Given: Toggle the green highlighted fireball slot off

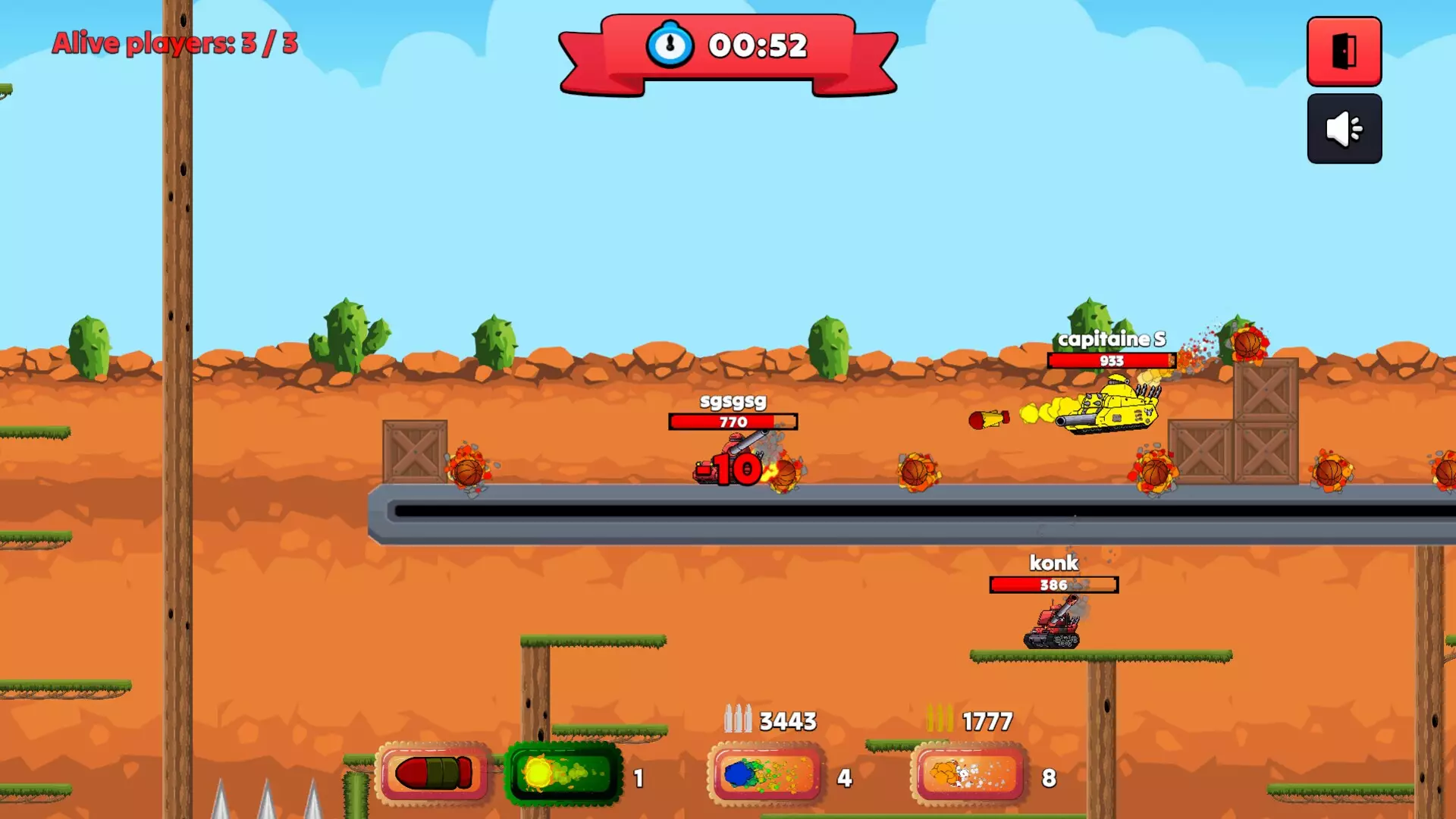Looking at the screenshot, I should click(x=563, y=773).
